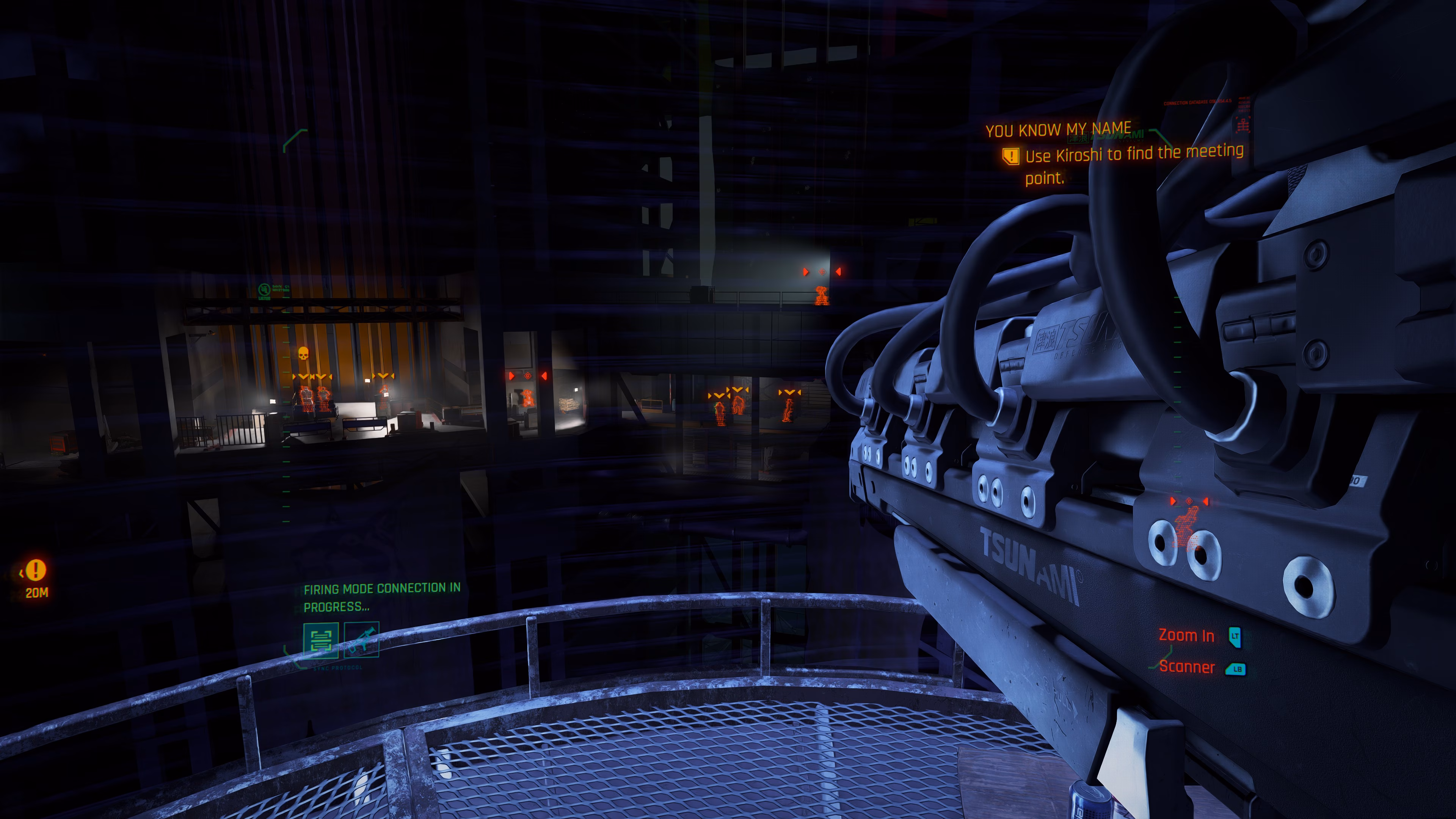Select the sniper rifle firing mode icon
The image size is (1456, 819).
click(362, 640)
